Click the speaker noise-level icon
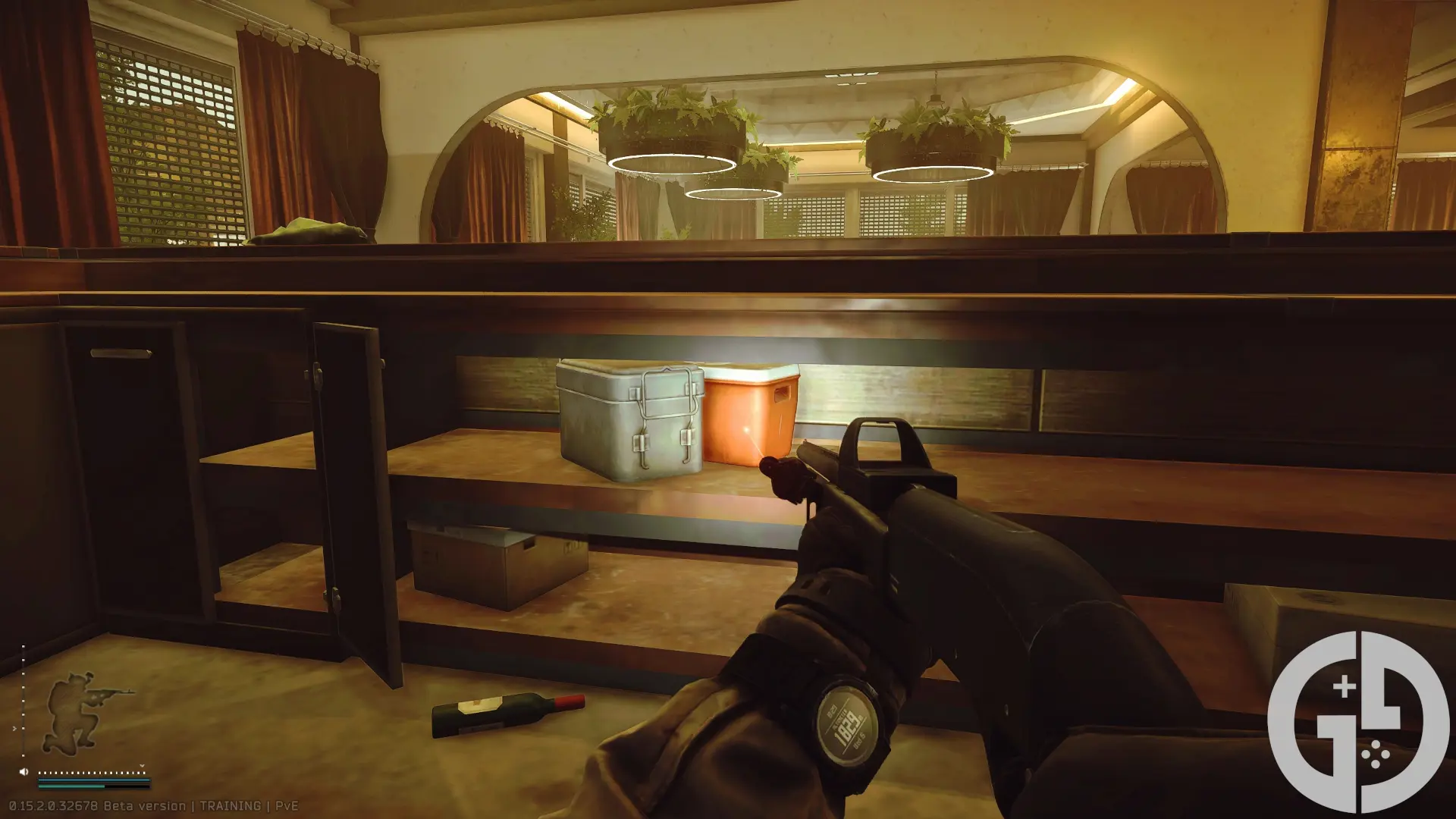This screenshot has width=1456, height=819. pyautogui.click(x=24, y=772)
